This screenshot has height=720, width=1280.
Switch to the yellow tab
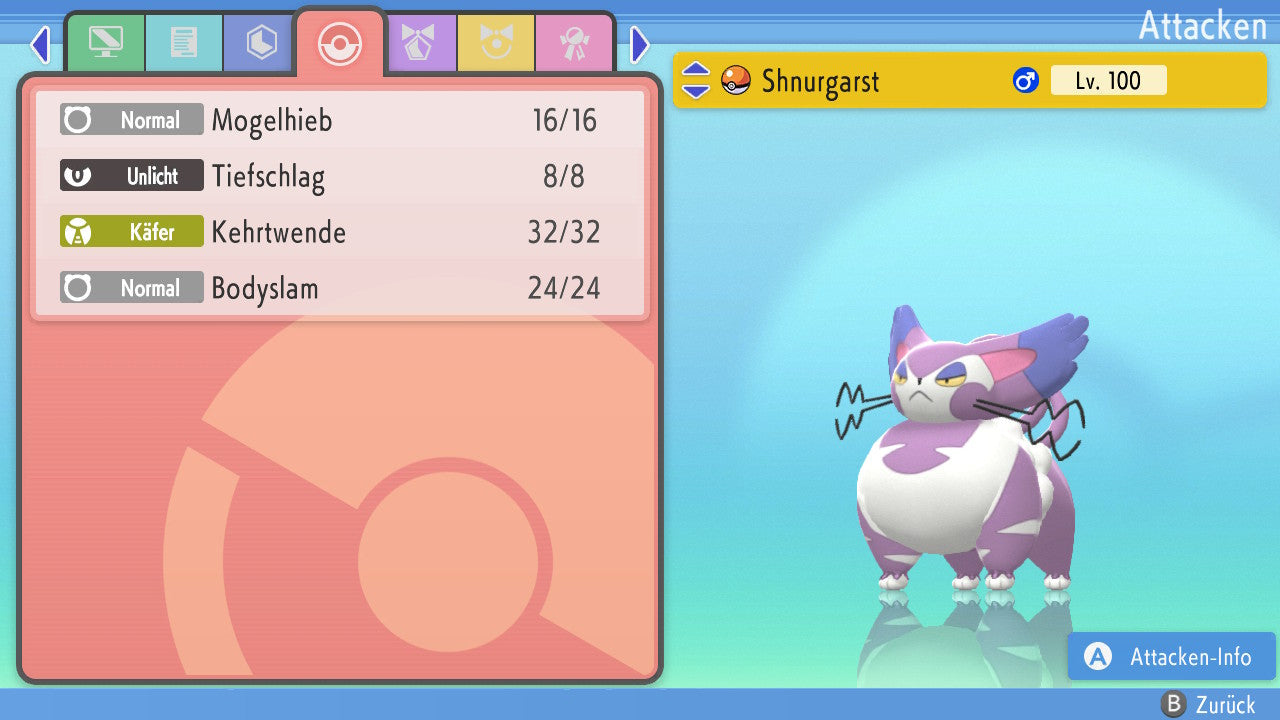[x=496, y=43]
